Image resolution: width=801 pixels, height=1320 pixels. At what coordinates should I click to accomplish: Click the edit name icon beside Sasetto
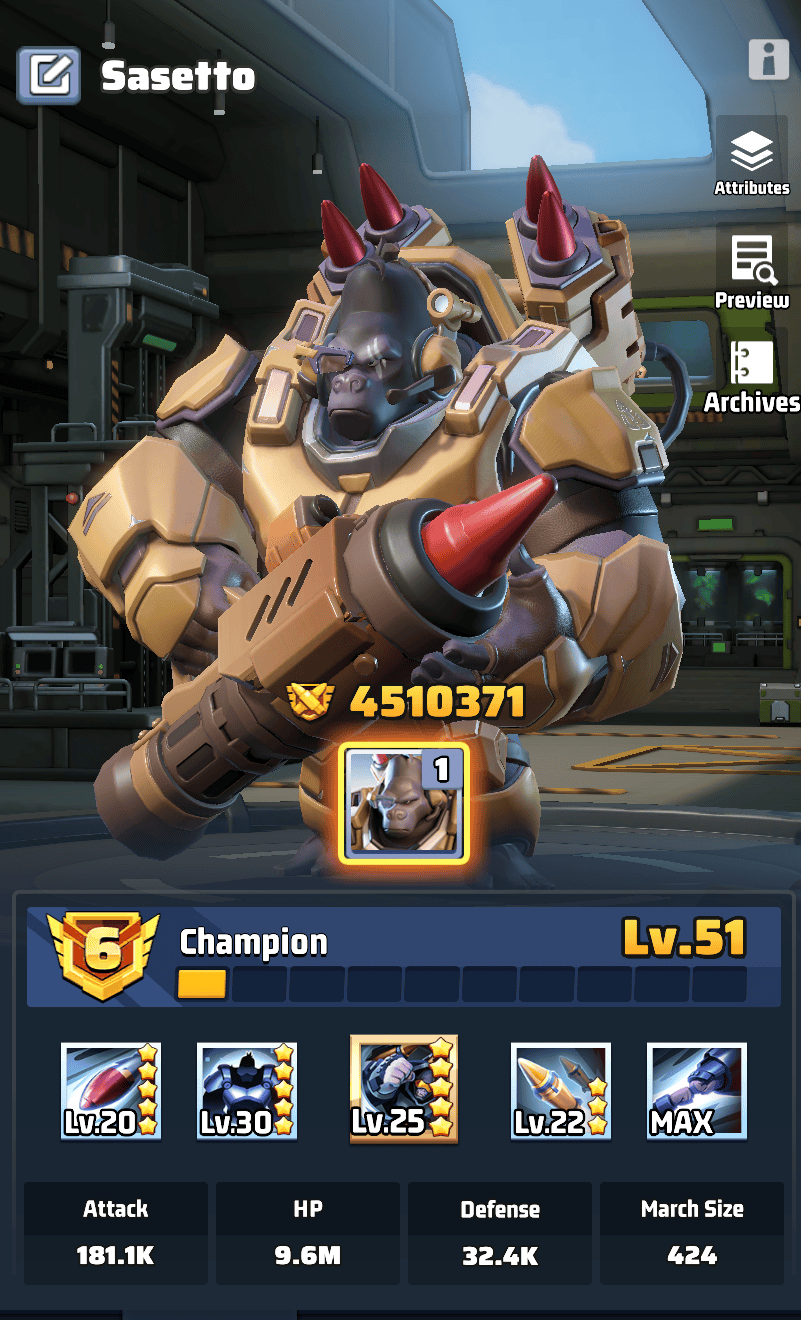[x=49, y=76]
